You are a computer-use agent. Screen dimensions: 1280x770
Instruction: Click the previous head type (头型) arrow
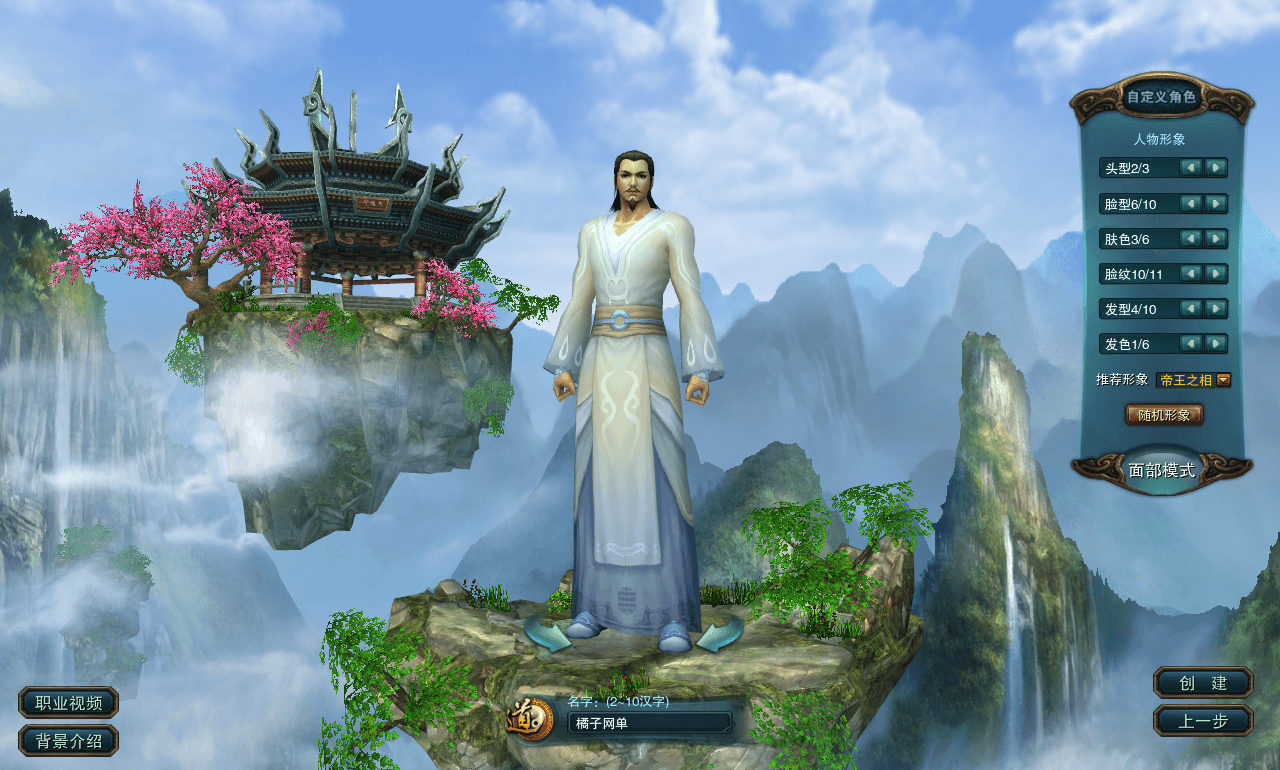1189,169
